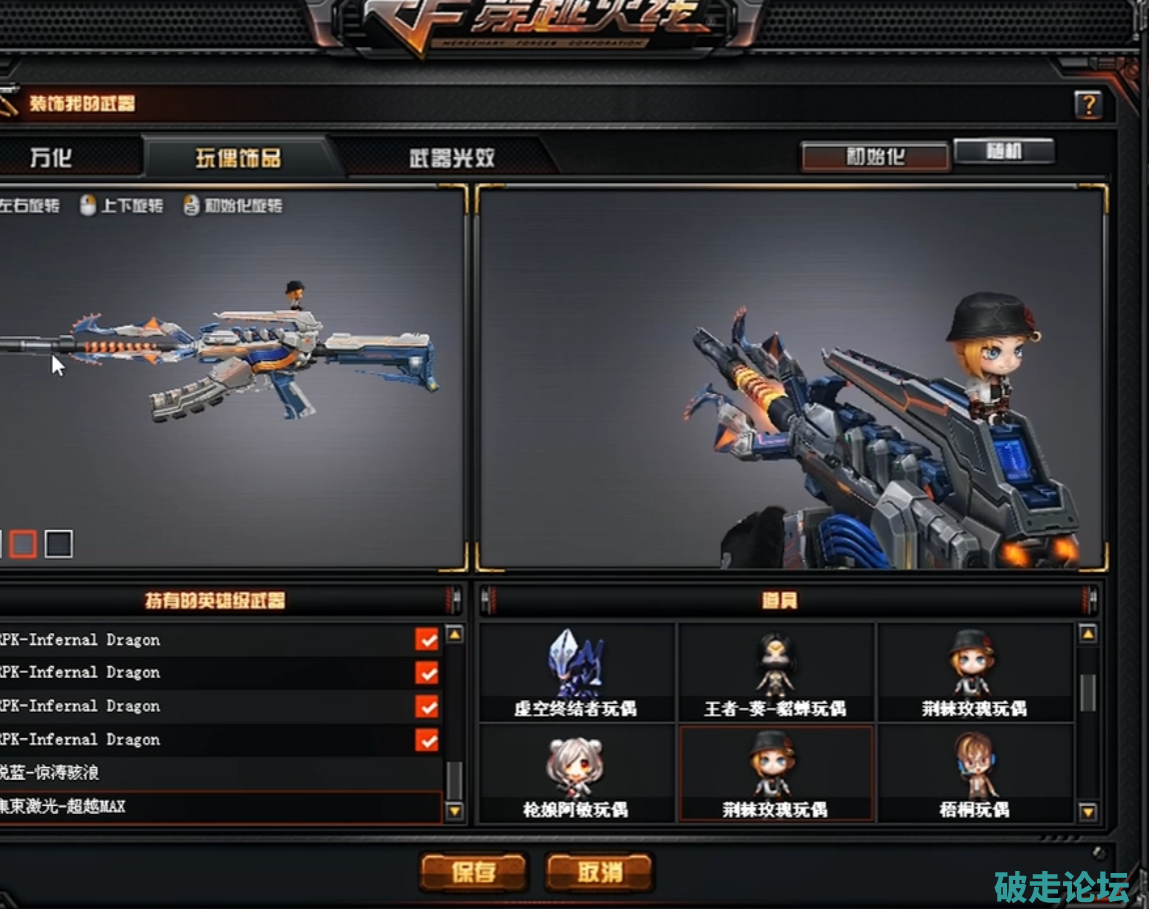Click the doll list's down scroll arrow

pos(1088,812)
